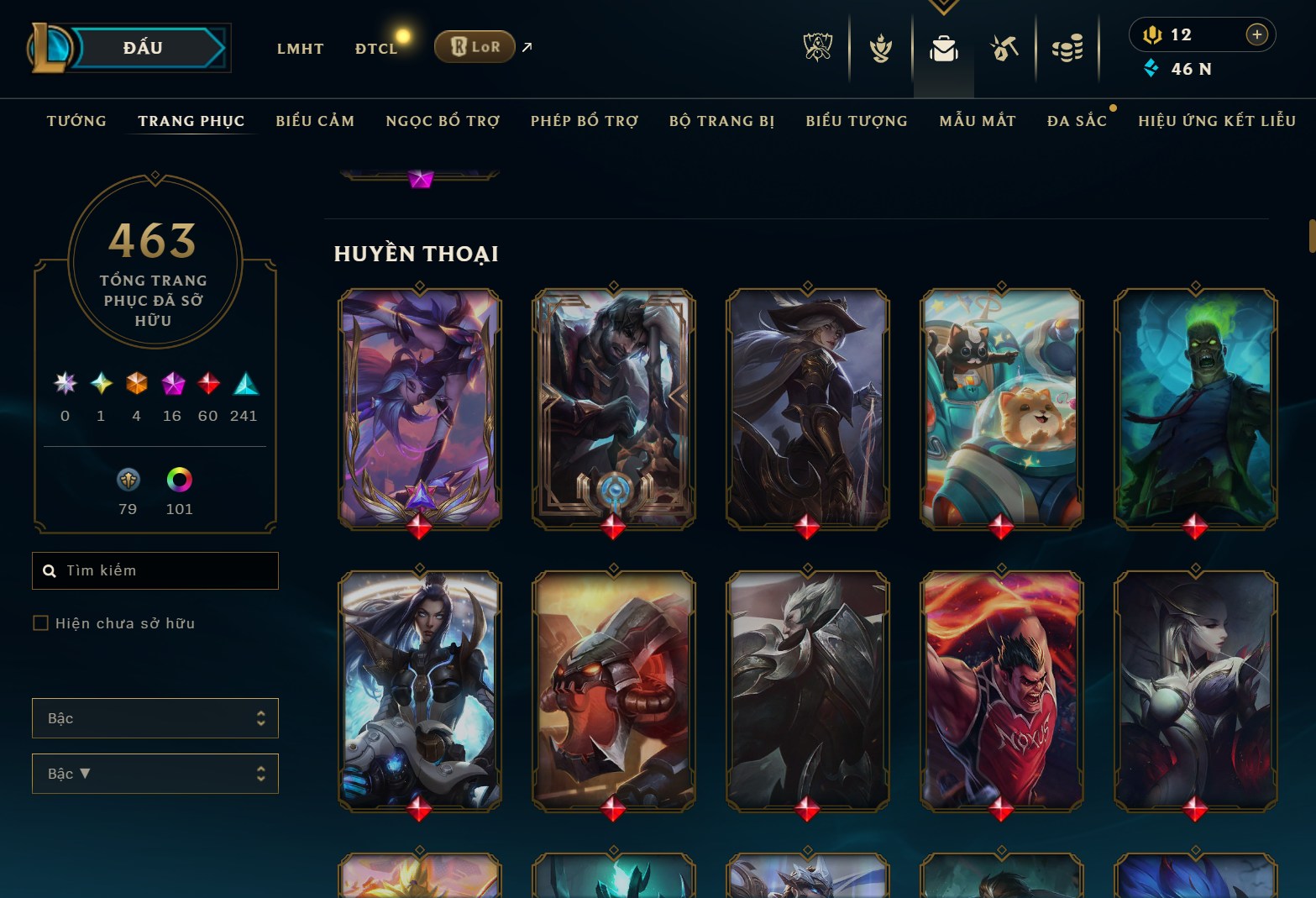The height and width of the screenshot is (898, 1316).
Task: Click the chest icon showing 79
Action: tap(128, 481)
